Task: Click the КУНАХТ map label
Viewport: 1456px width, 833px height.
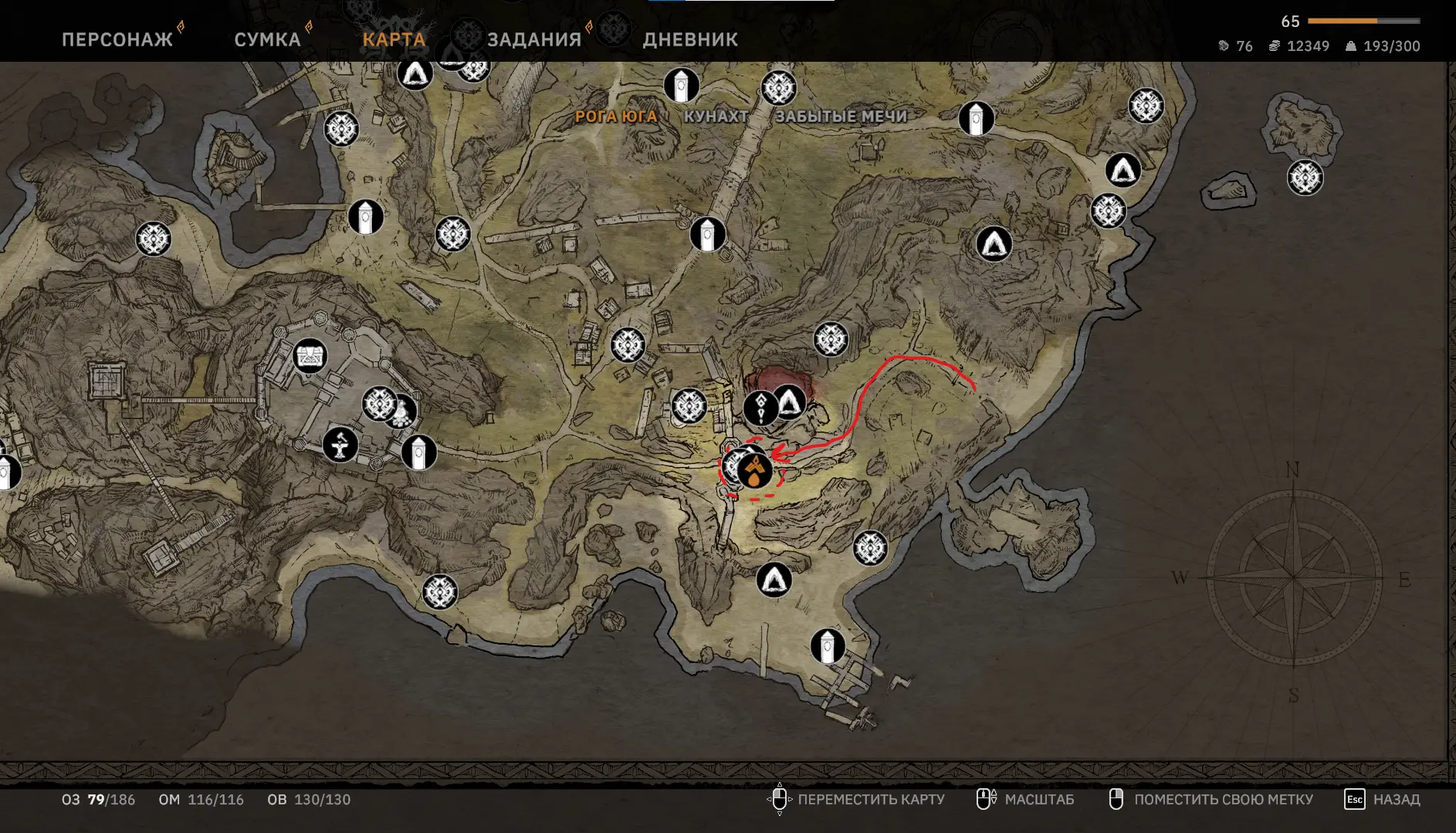Action: tap(716, 117)
